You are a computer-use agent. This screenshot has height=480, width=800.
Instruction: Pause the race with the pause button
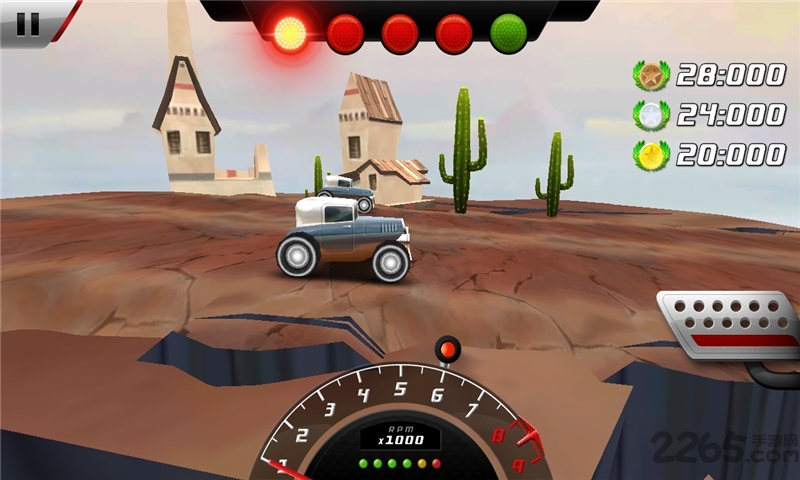29,23
